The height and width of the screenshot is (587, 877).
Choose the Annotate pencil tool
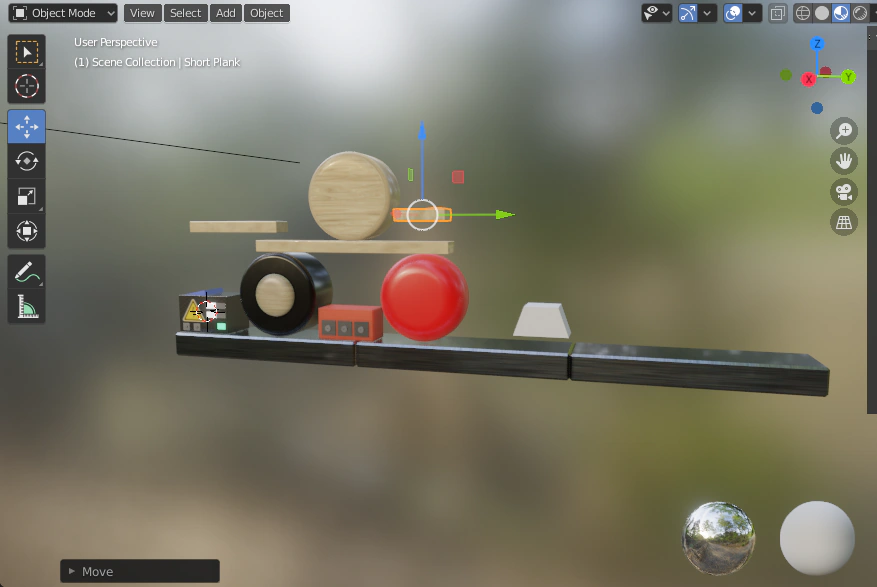27,271
